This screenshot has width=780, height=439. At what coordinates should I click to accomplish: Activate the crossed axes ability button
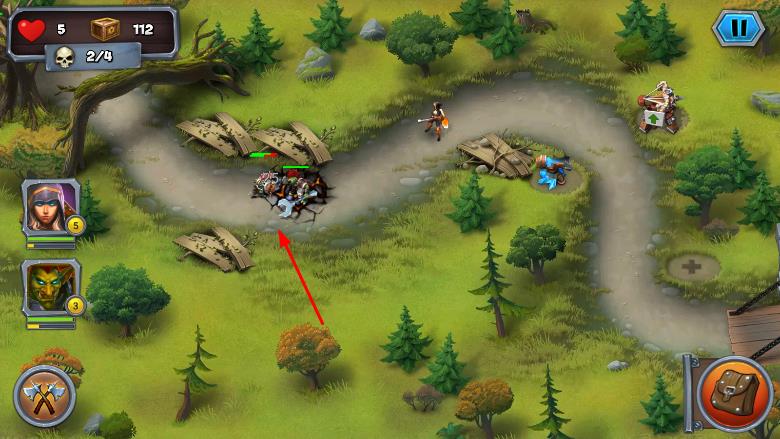tap(44, 397)
